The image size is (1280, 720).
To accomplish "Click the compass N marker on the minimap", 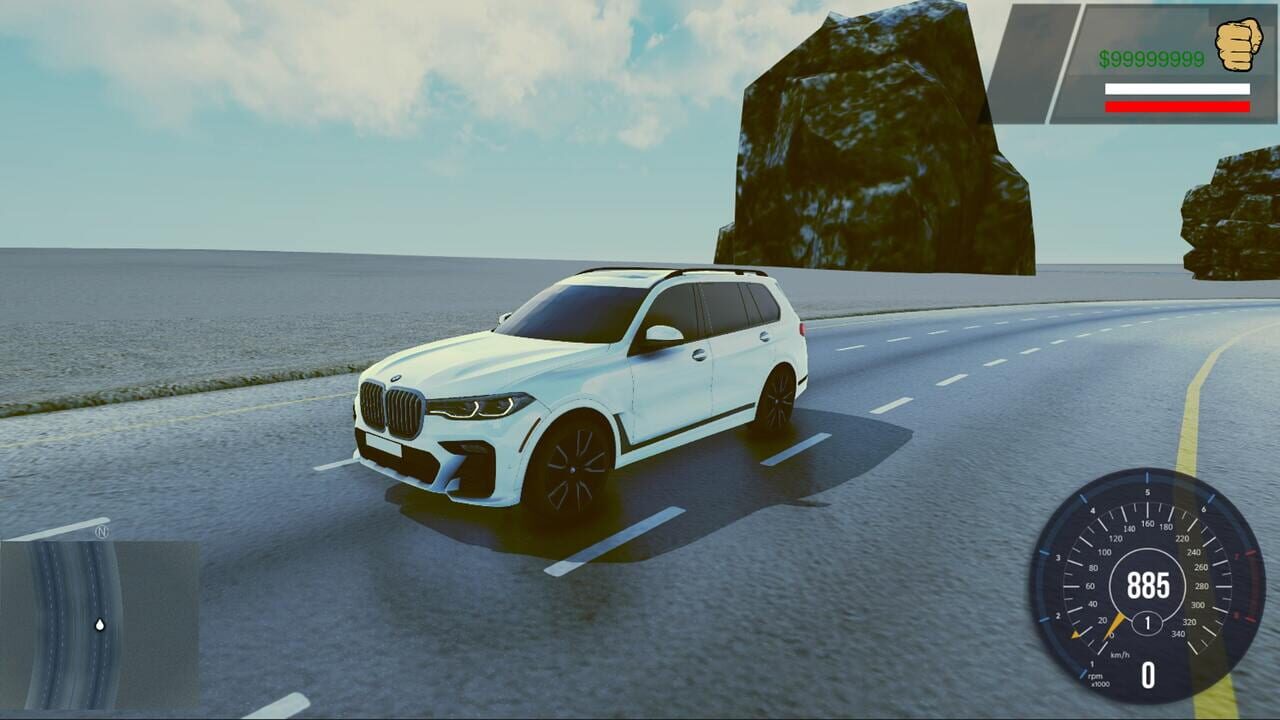I will point(103,533).
